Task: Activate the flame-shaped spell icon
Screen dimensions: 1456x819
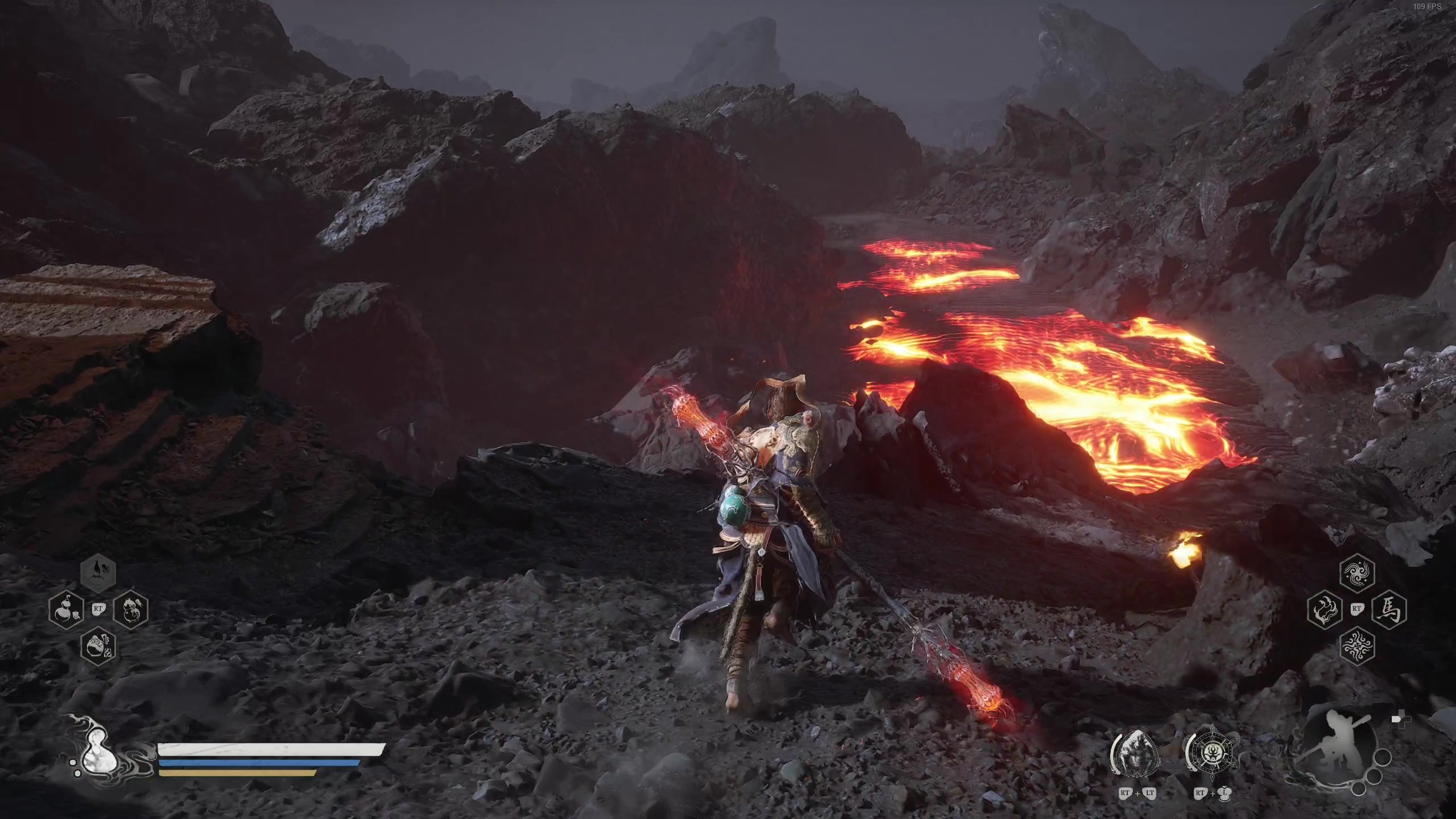Action: click(1325, 609)
